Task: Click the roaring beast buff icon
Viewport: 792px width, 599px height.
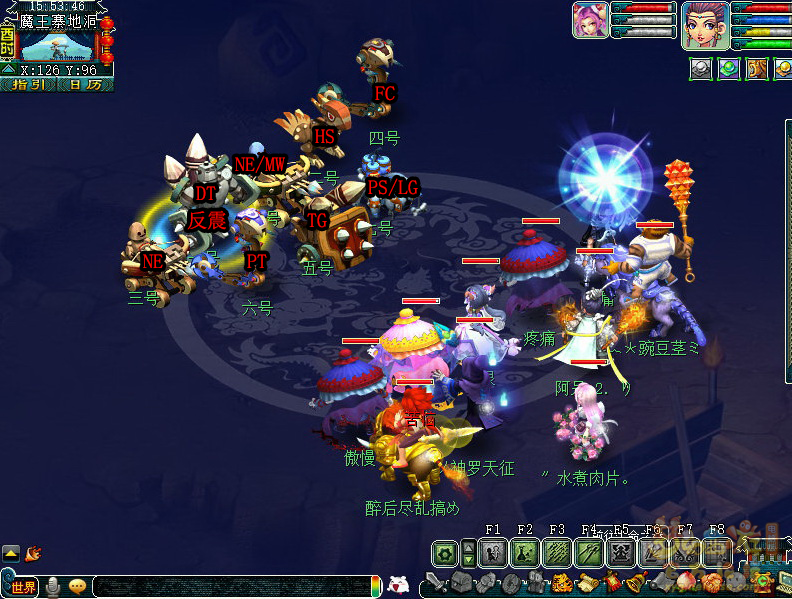Action: (x=757, y=69)
